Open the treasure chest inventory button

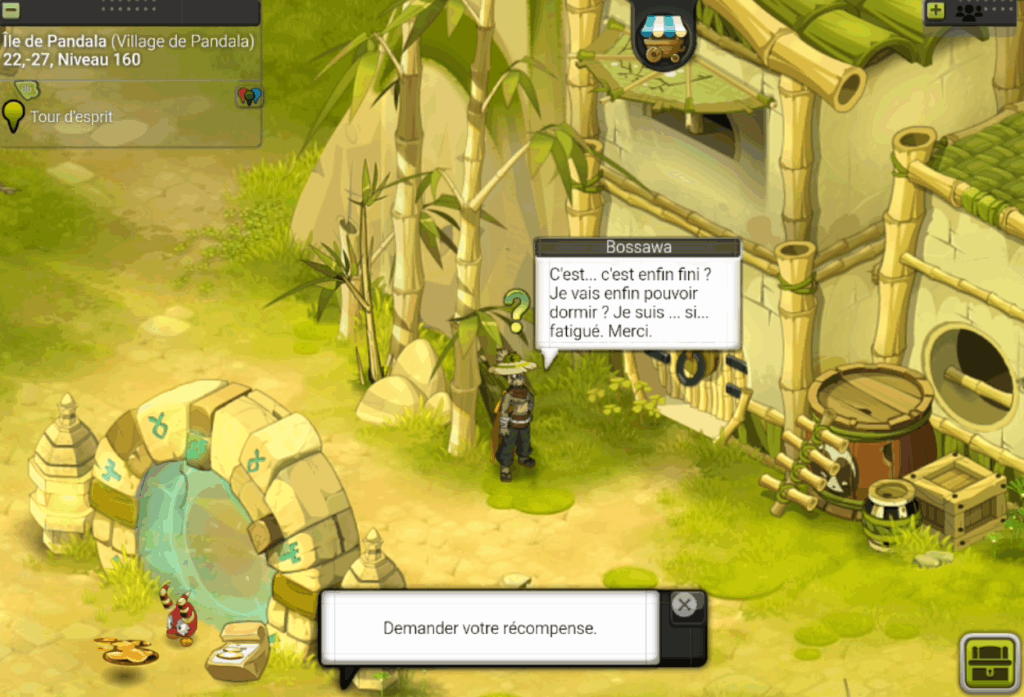[x=989, y=662]
